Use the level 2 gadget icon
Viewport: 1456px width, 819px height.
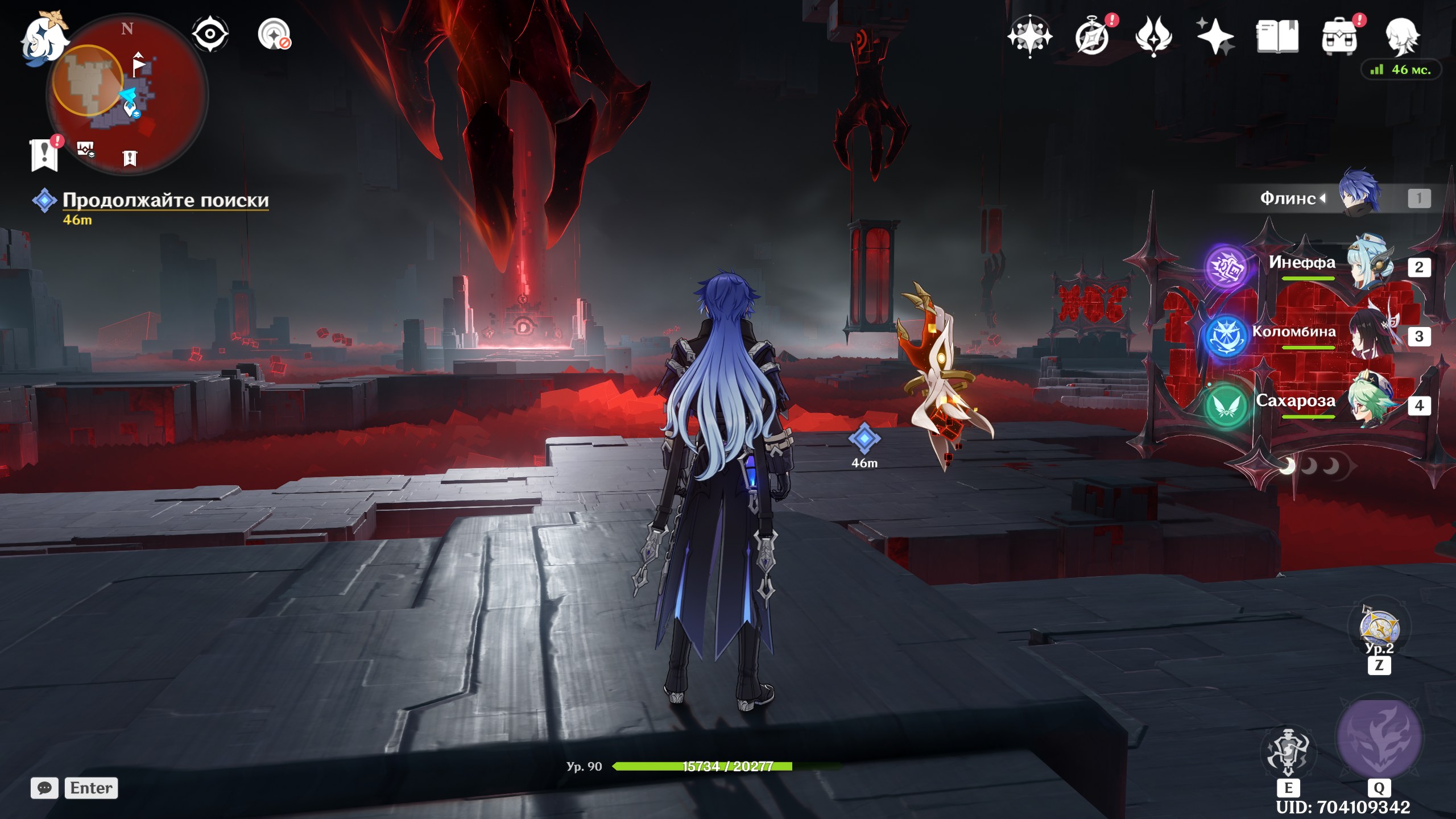[1379, 627]
